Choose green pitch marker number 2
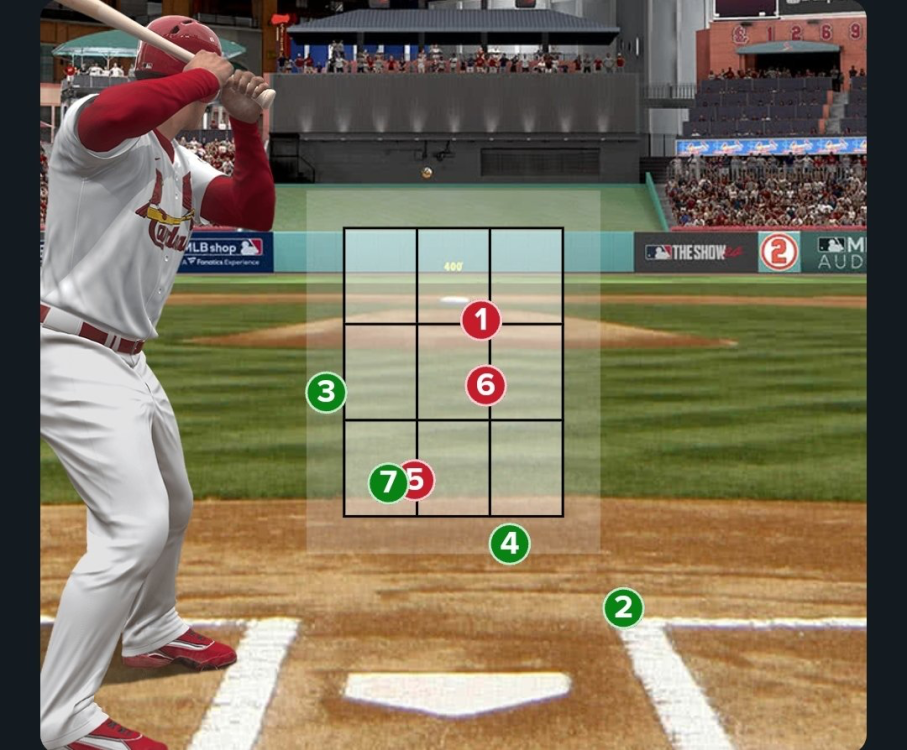Screen dimensions: 907x750 623,608
